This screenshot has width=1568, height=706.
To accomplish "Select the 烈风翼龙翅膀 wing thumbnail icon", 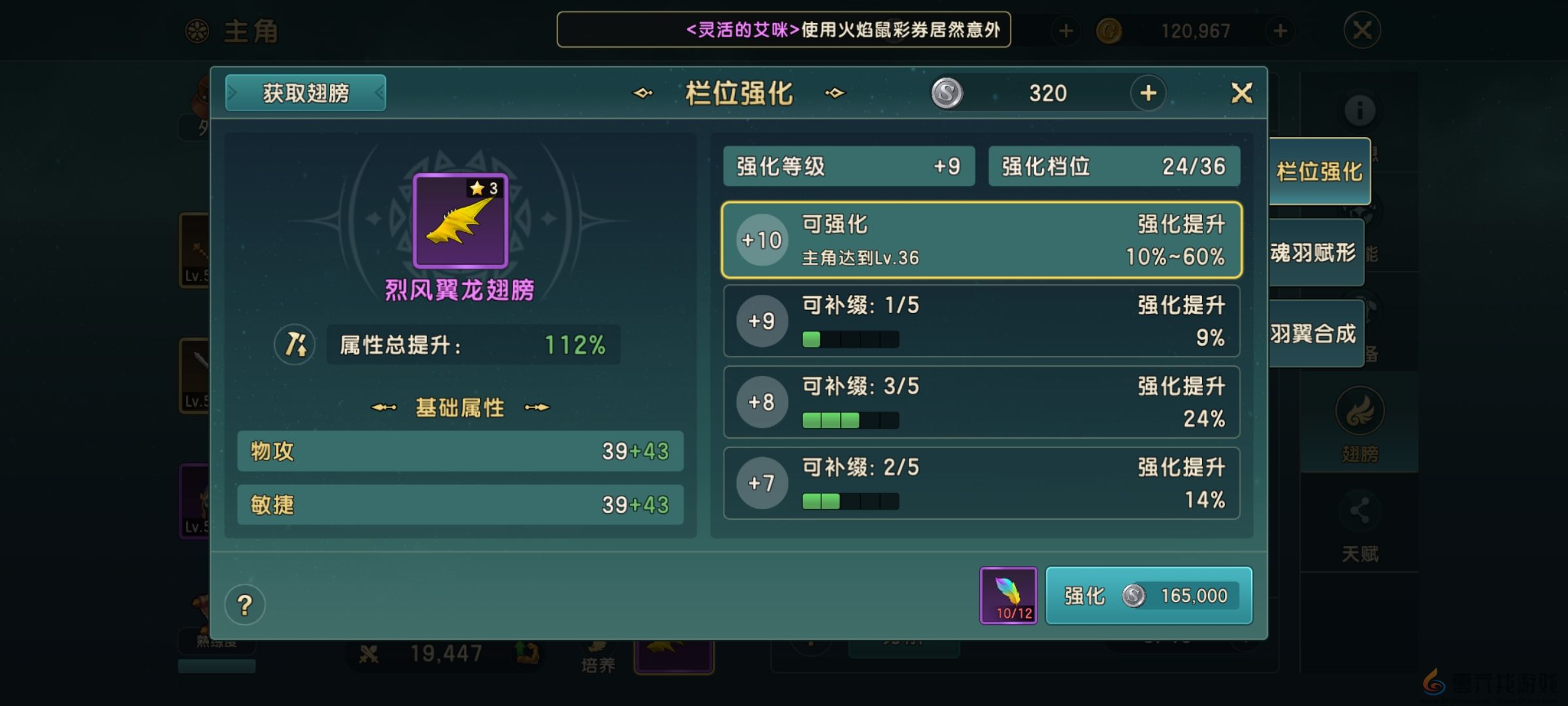I will [x=459, y=222].
